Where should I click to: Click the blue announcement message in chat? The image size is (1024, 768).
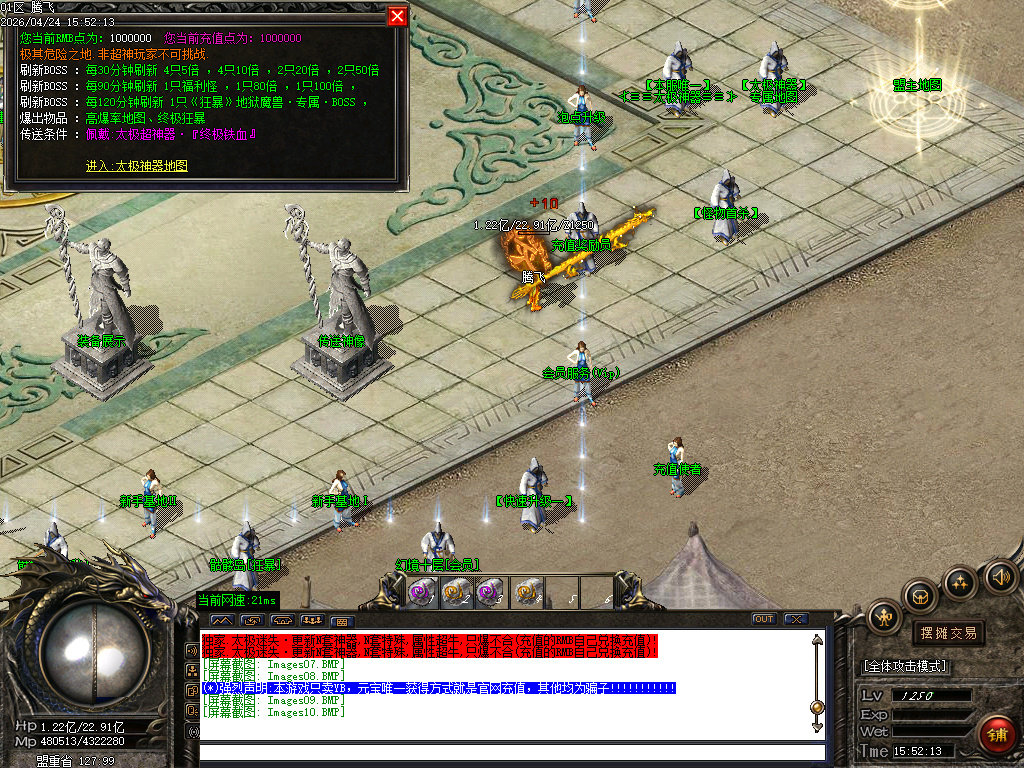click(x=440, y=688)
